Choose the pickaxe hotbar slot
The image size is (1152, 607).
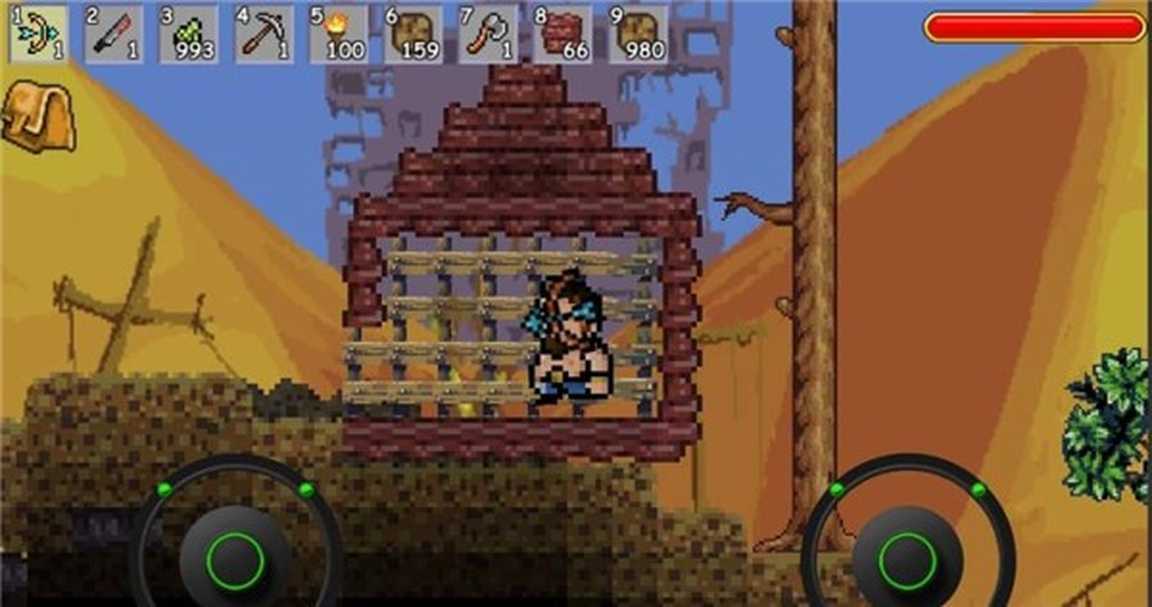[263, 34]
